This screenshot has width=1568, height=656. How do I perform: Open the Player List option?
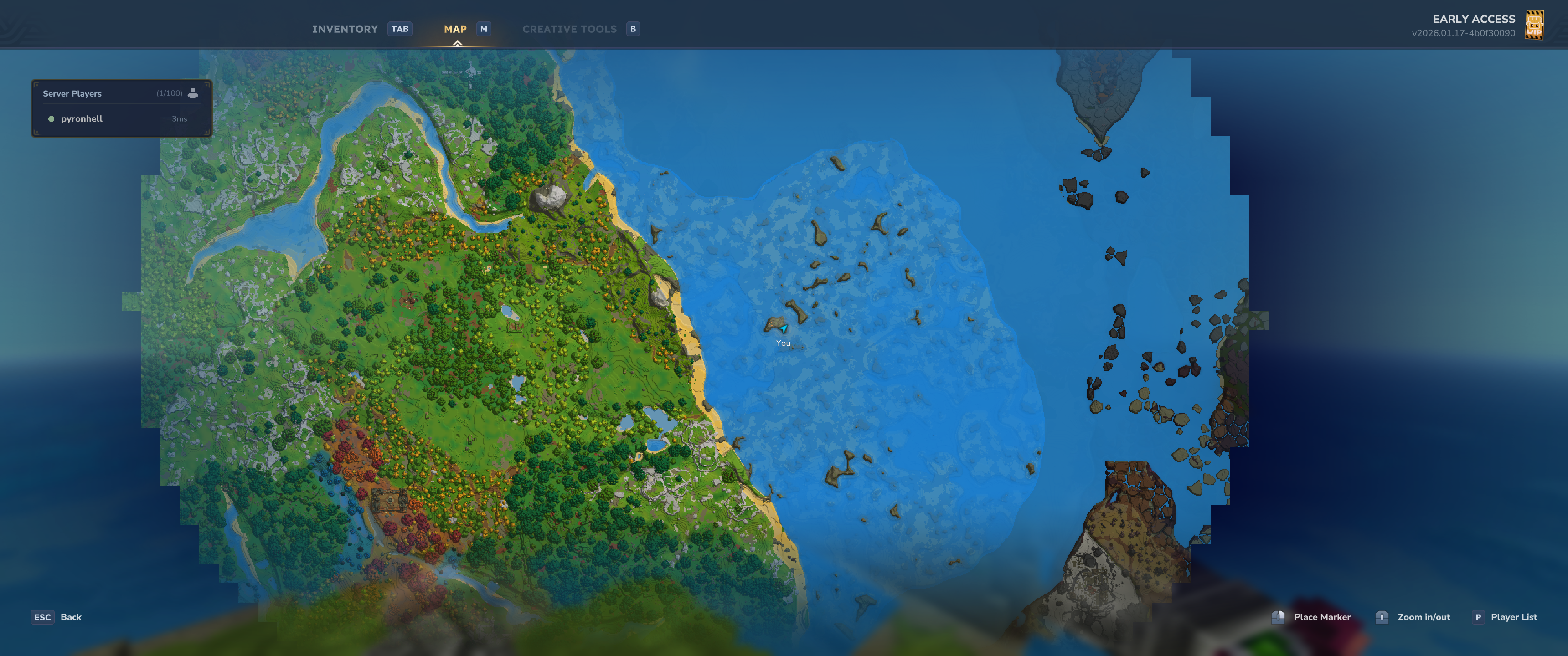pos(1513,617)
